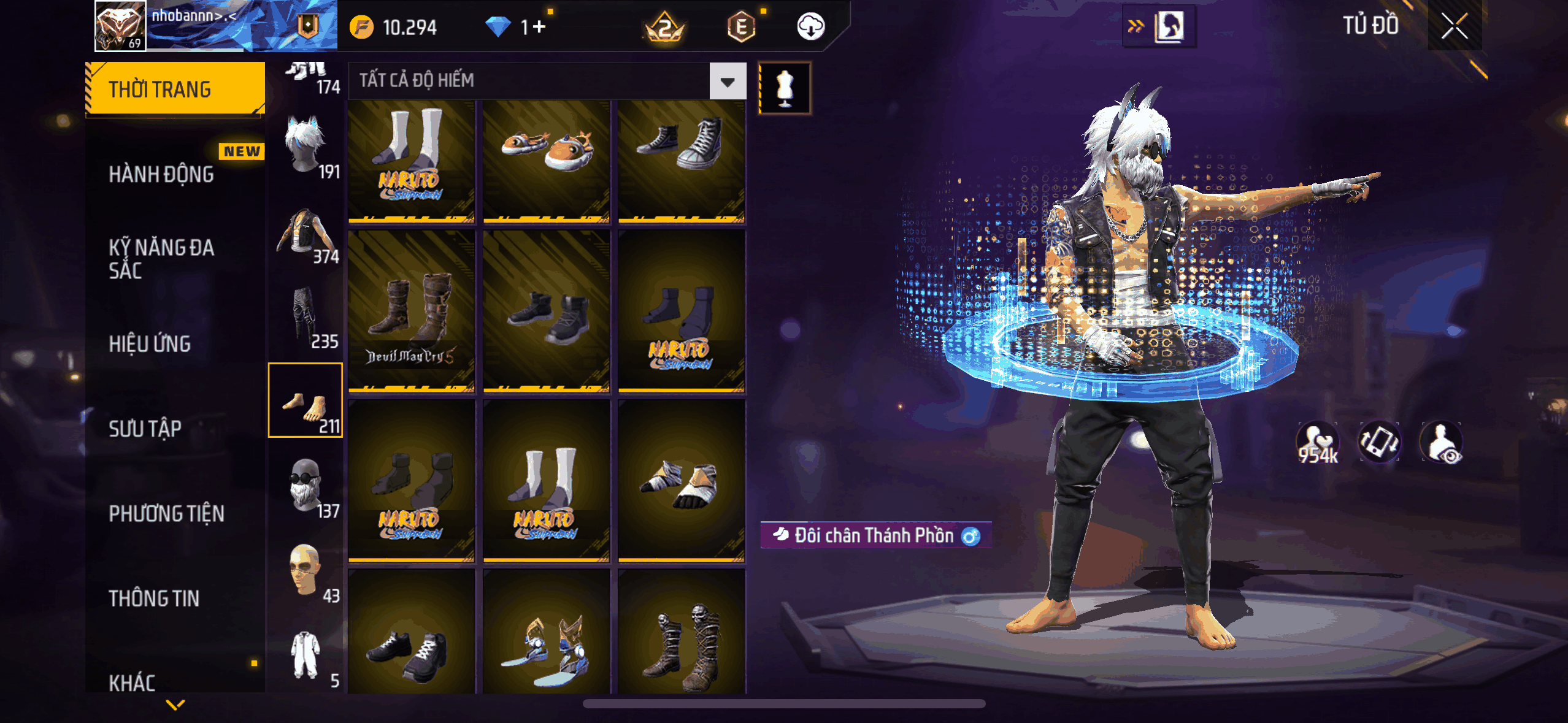Select the Devil May Cry 5 boots
The width and height of the screenshot is (1568, 723).
pos(412,311)
